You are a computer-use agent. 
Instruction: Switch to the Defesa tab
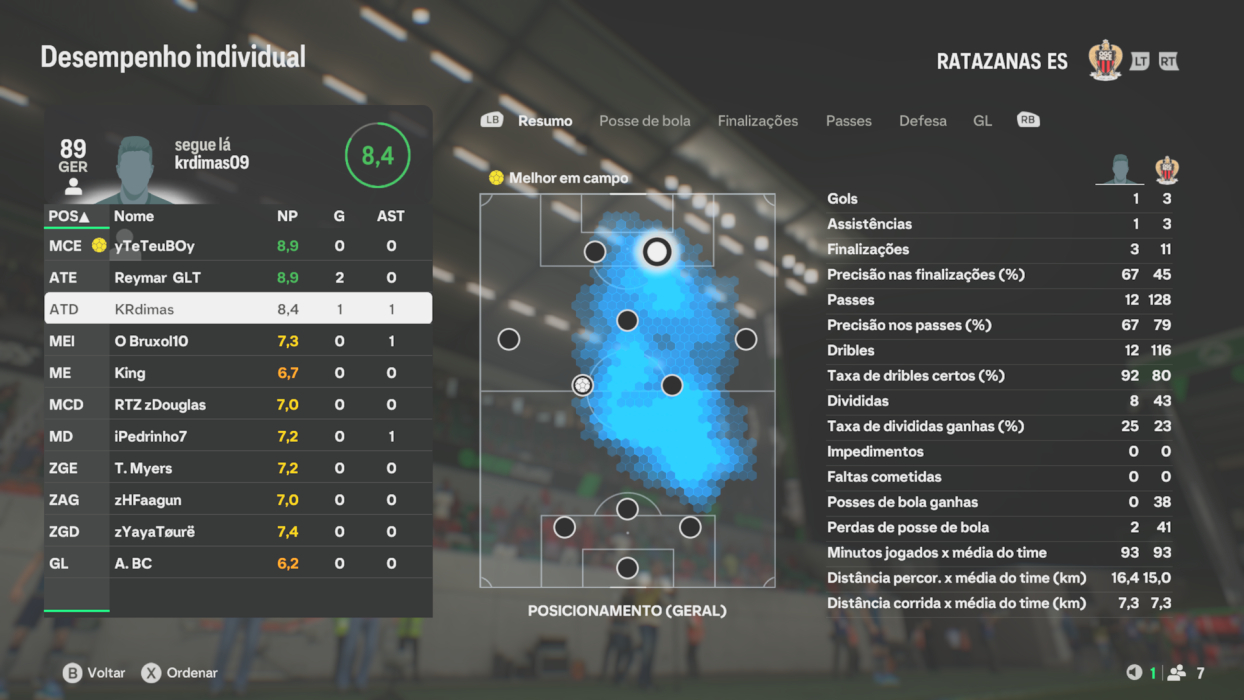click(x=922, y=121)
